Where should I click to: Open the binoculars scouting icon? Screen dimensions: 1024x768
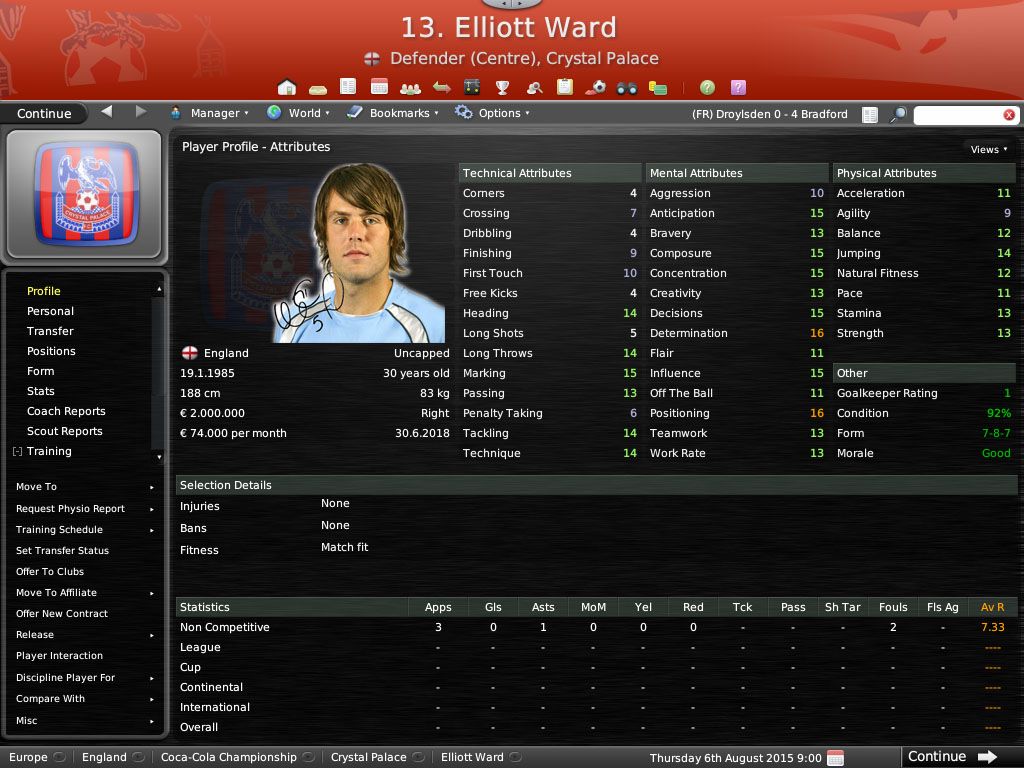(x=627, y=87)
